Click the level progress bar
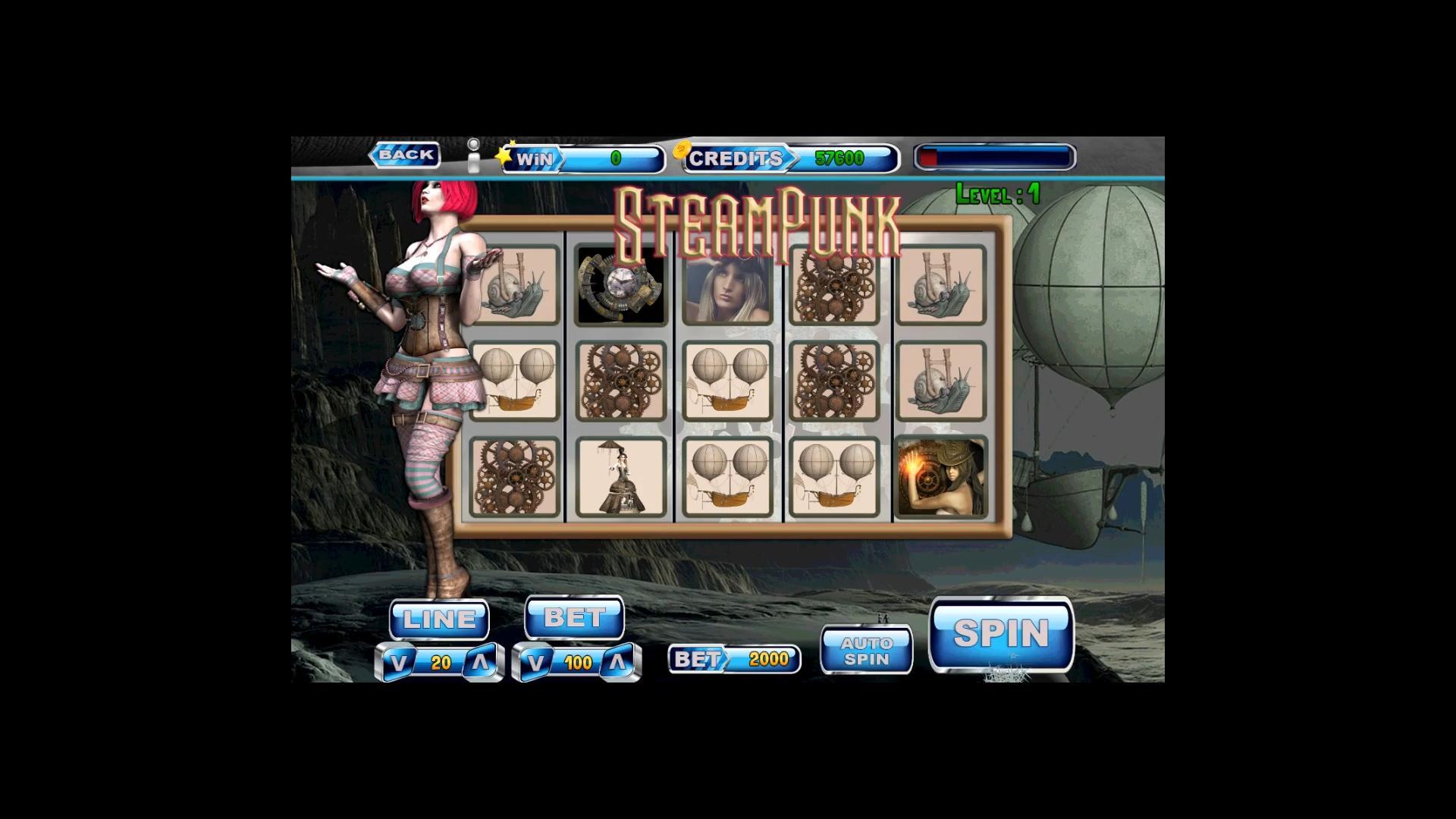Image resolution: width=1456 pixels, height=819 pixels. (x=993, y=155)
